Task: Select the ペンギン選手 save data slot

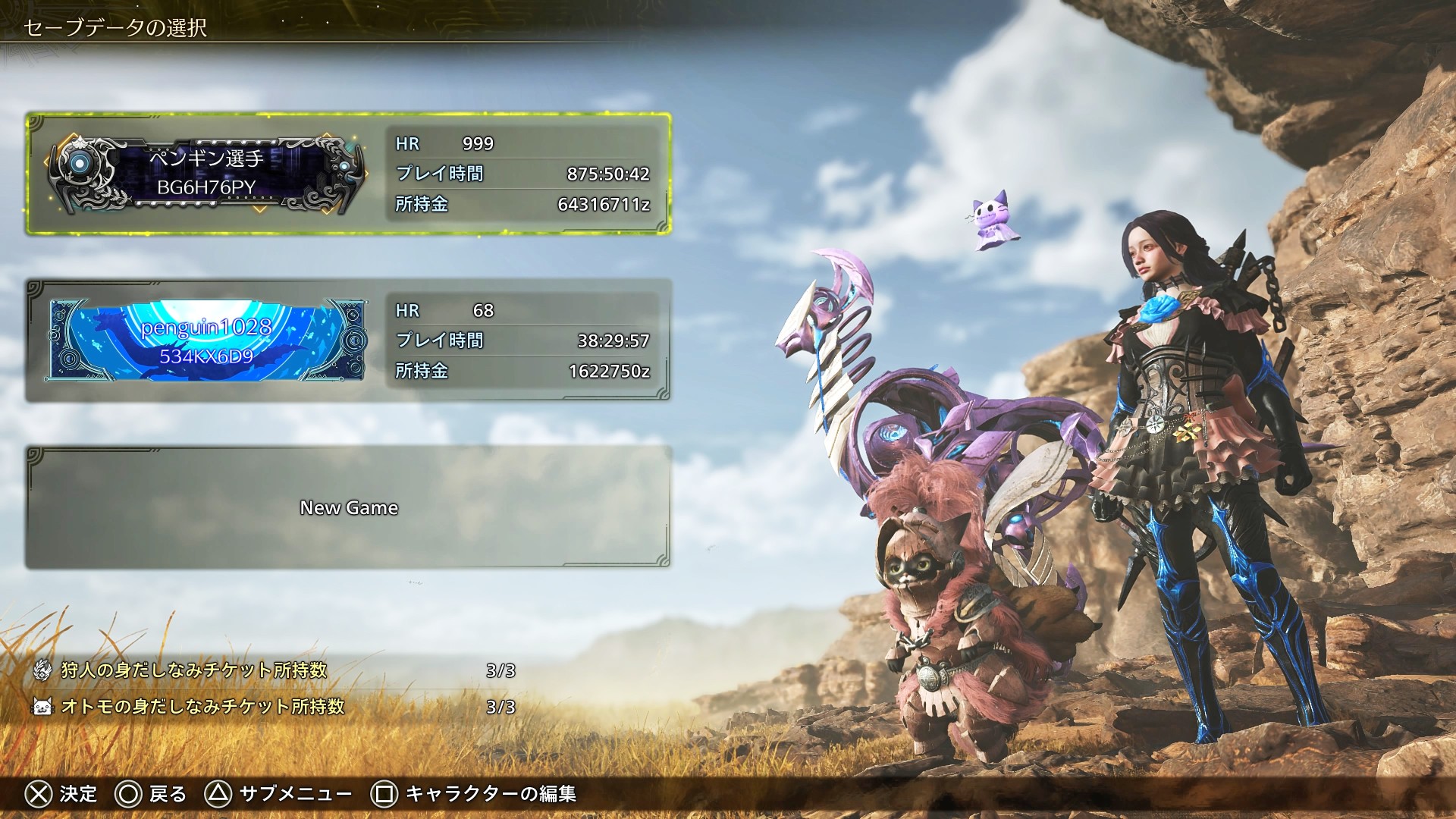Action: point(348,174)
